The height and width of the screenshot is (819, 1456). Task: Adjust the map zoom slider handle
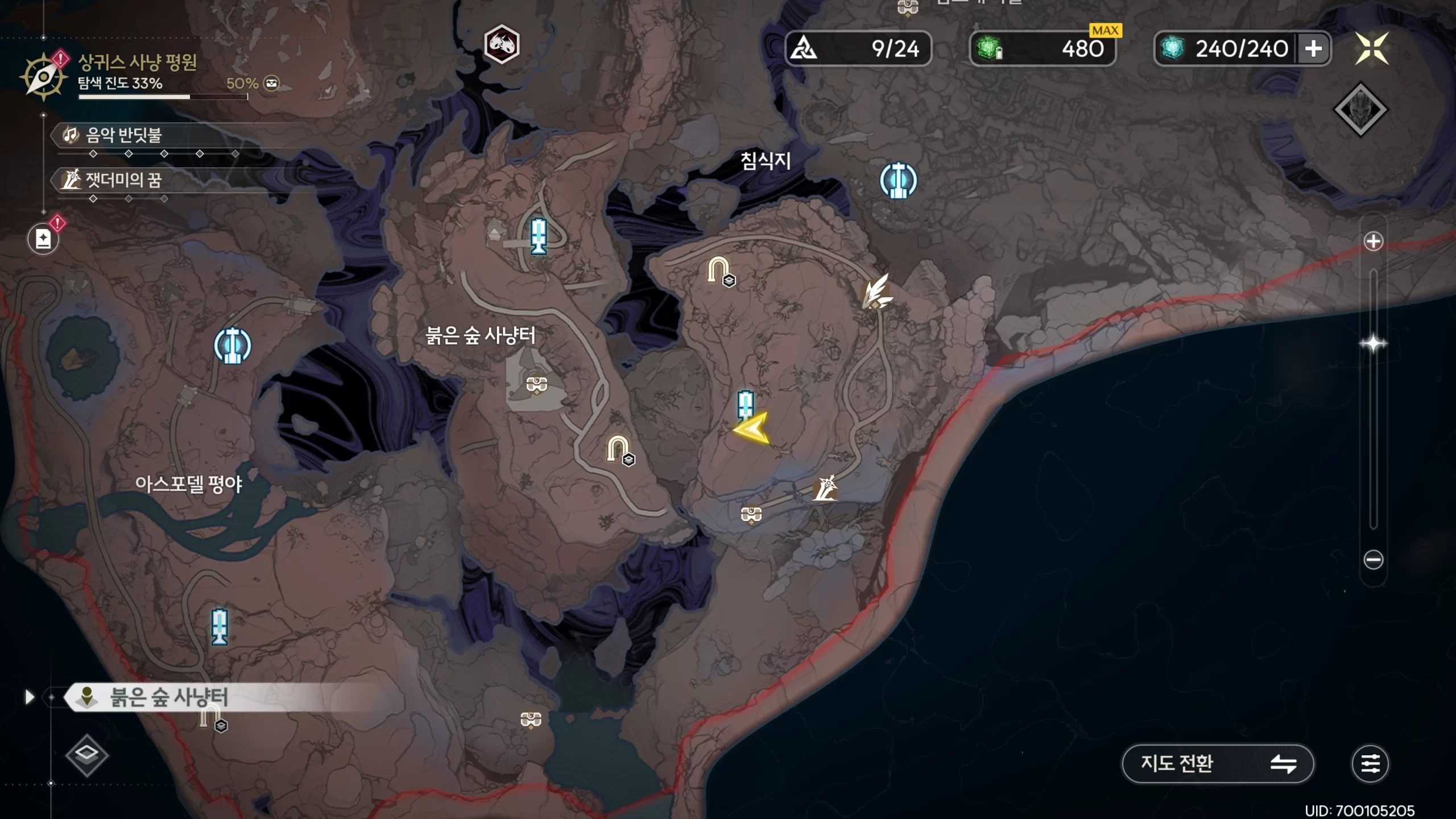point(1373,344)
